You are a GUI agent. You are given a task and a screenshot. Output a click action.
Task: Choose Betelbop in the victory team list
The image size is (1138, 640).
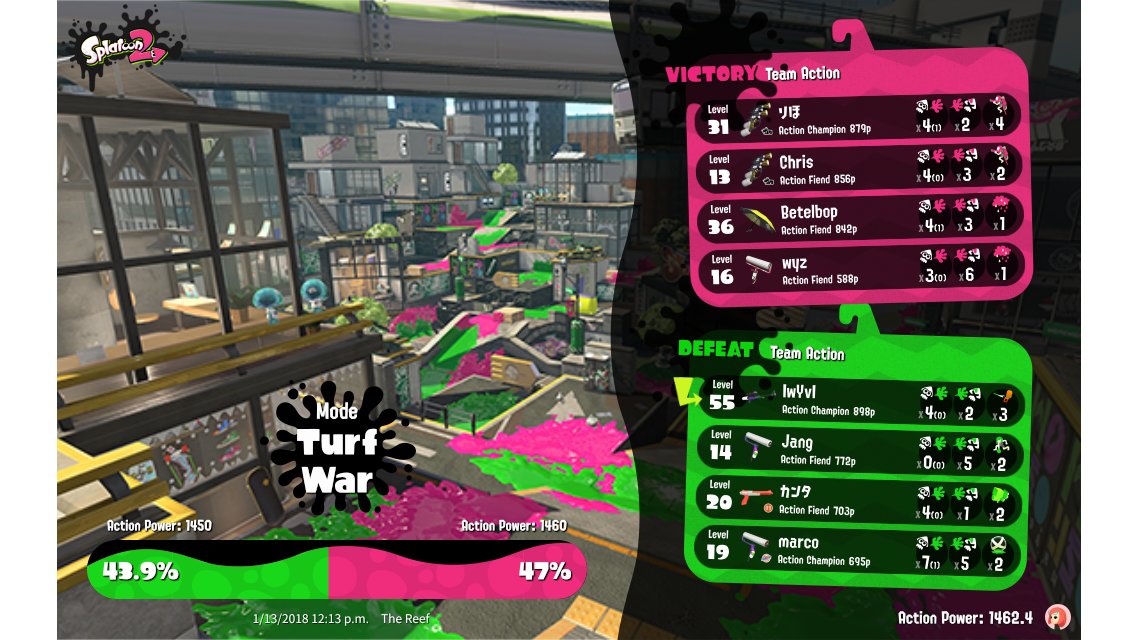coord(860,219)
